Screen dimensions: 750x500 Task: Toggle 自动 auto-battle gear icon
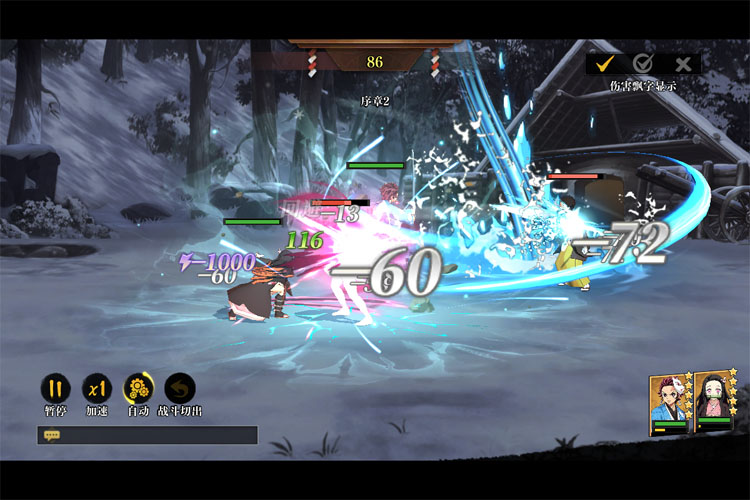coord(138,388)
